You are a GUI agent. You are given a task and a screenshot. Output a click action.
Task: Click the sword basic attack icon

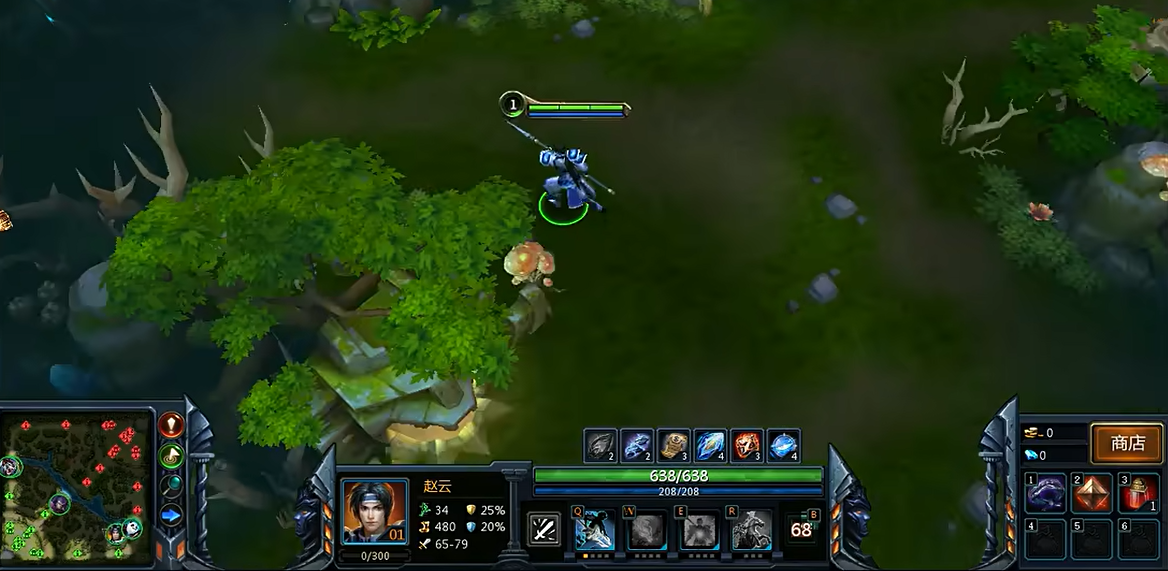coord(544,529)
